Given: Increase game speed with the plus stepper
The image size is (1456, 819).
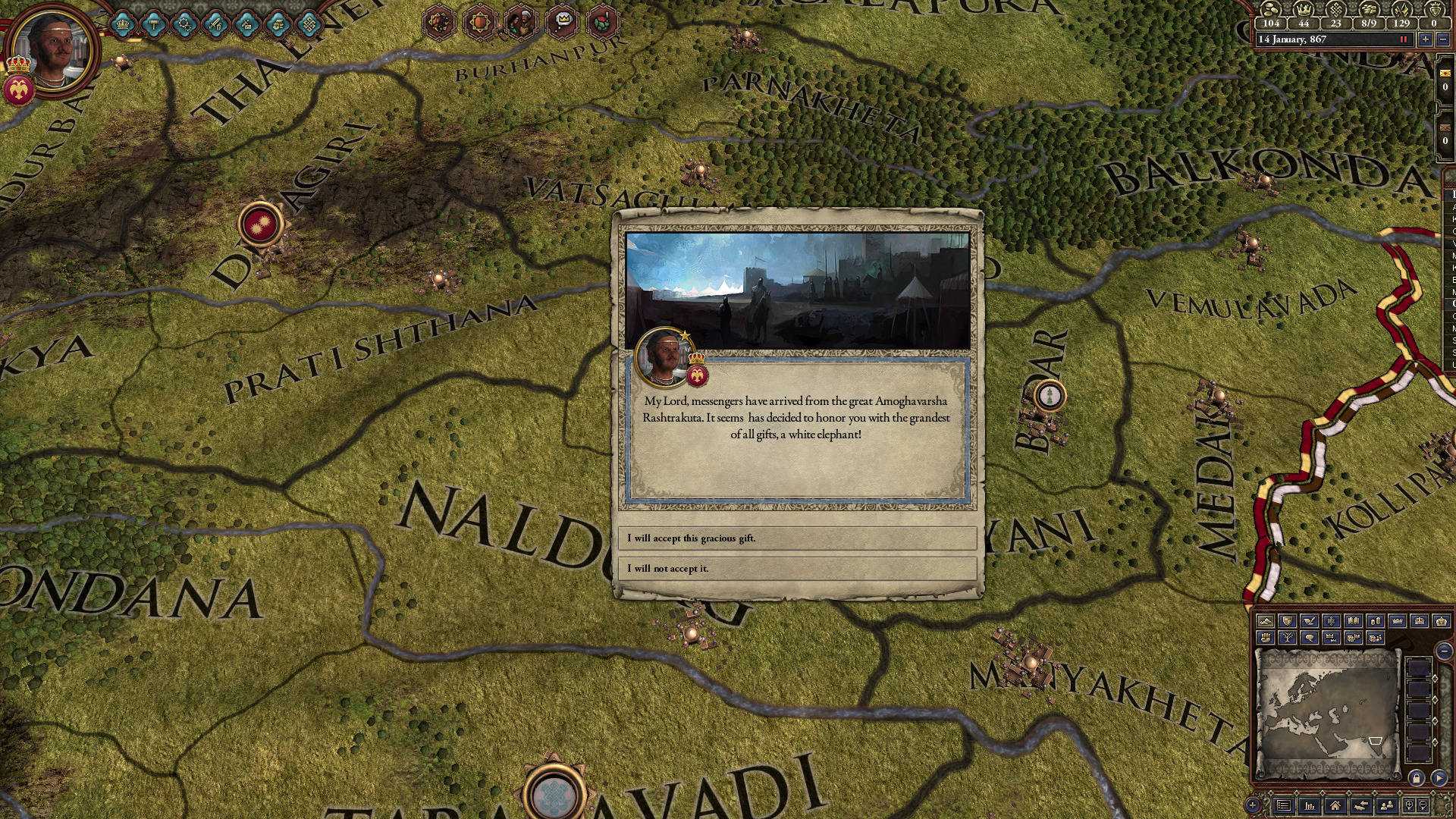Looking at the screenshot, I should point(1426,39).
